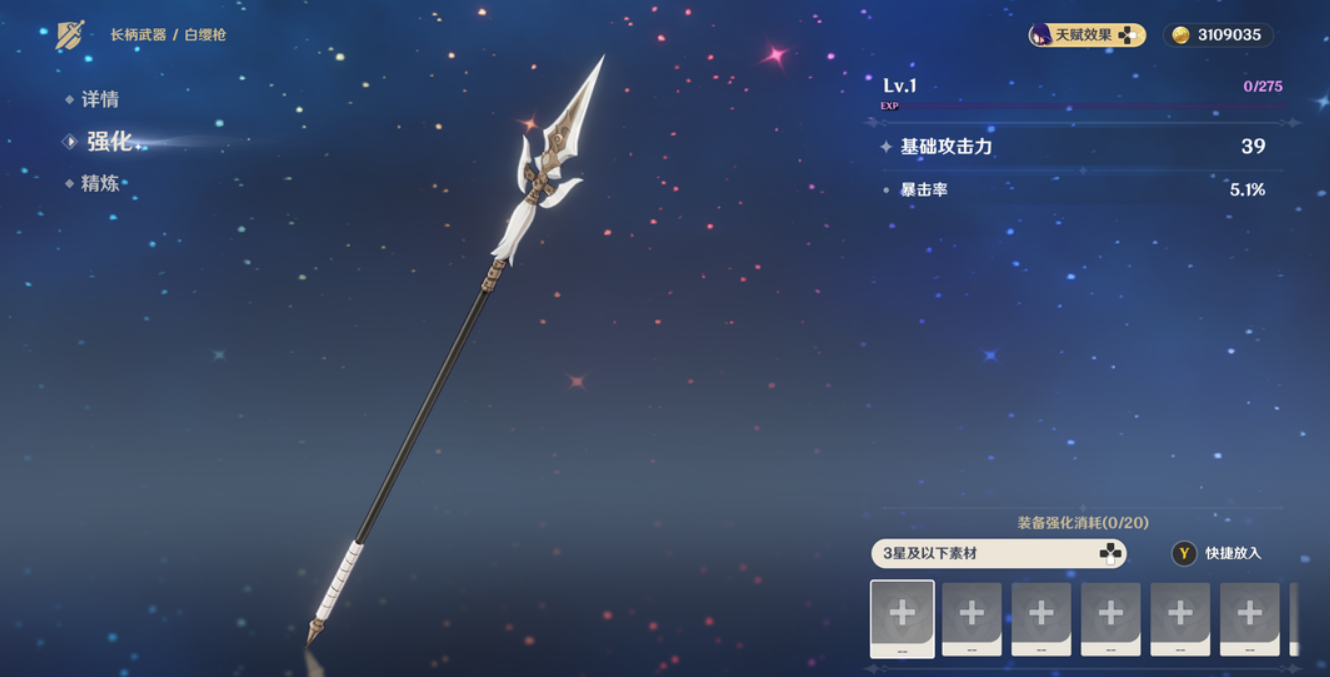Screen dimensions: 1330x677
Task: Click the 快捷放入 quick-add button
Action: pos(1218,553)
